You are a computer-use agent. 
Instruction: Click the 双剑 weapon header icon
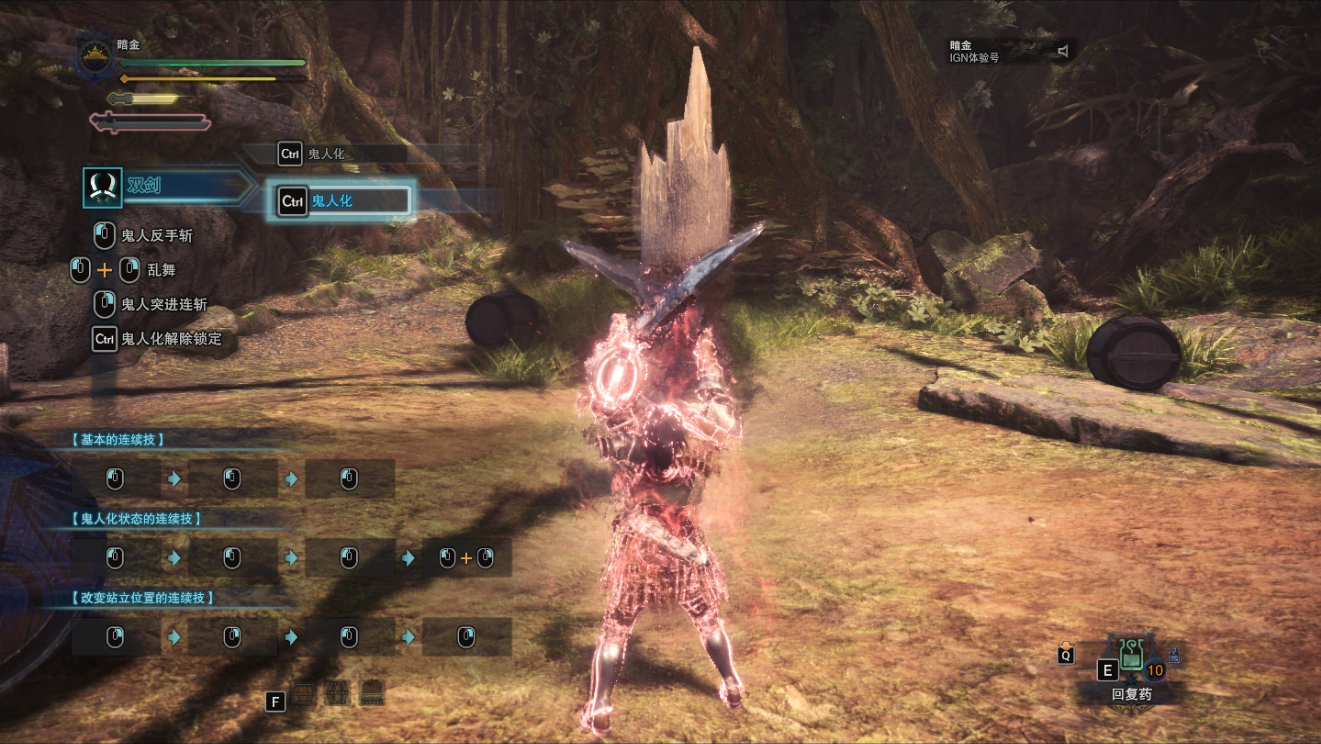pos(102,187)
